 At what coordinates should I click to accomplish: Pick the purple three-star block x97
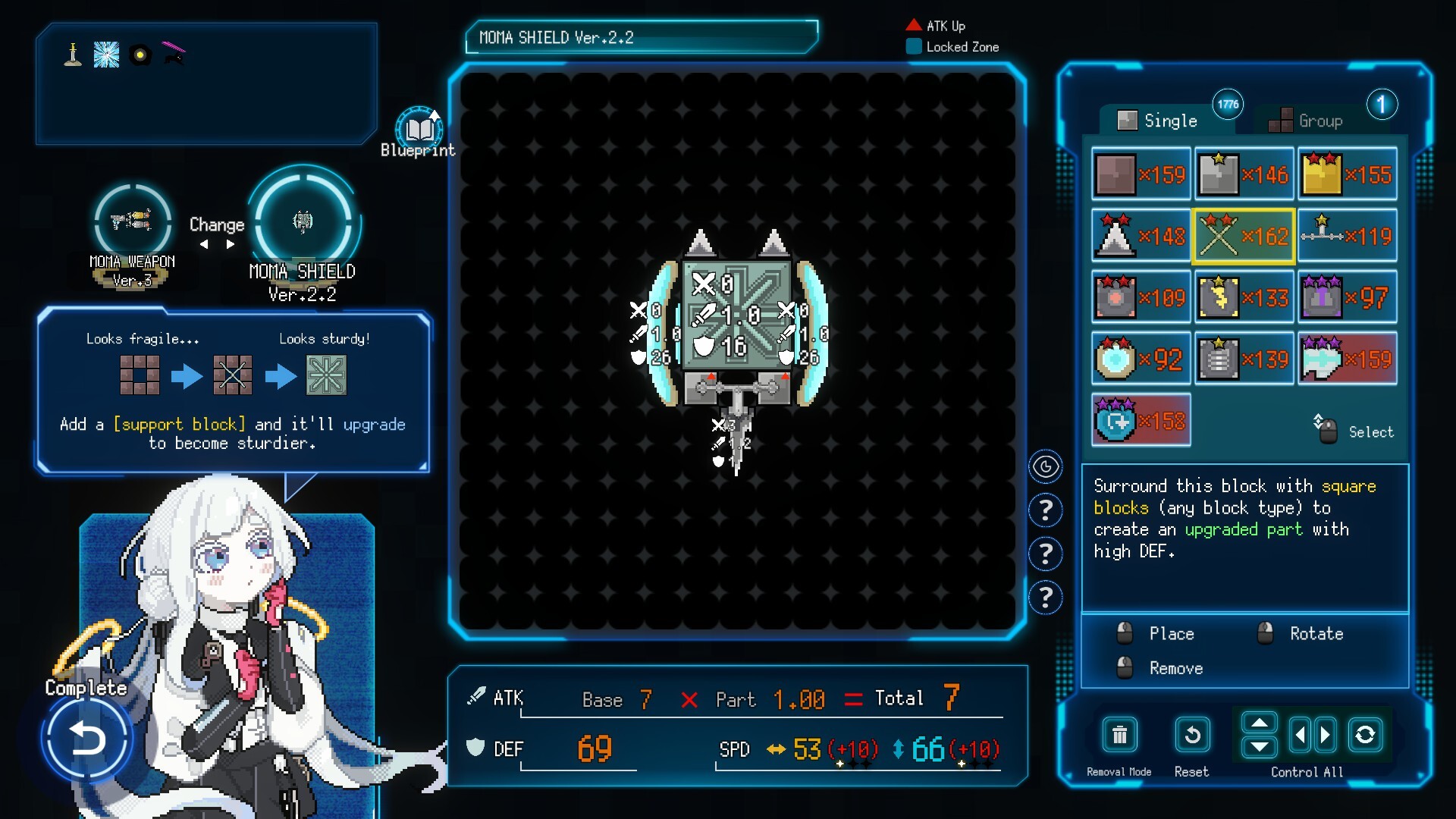[x=1347, y=298]
